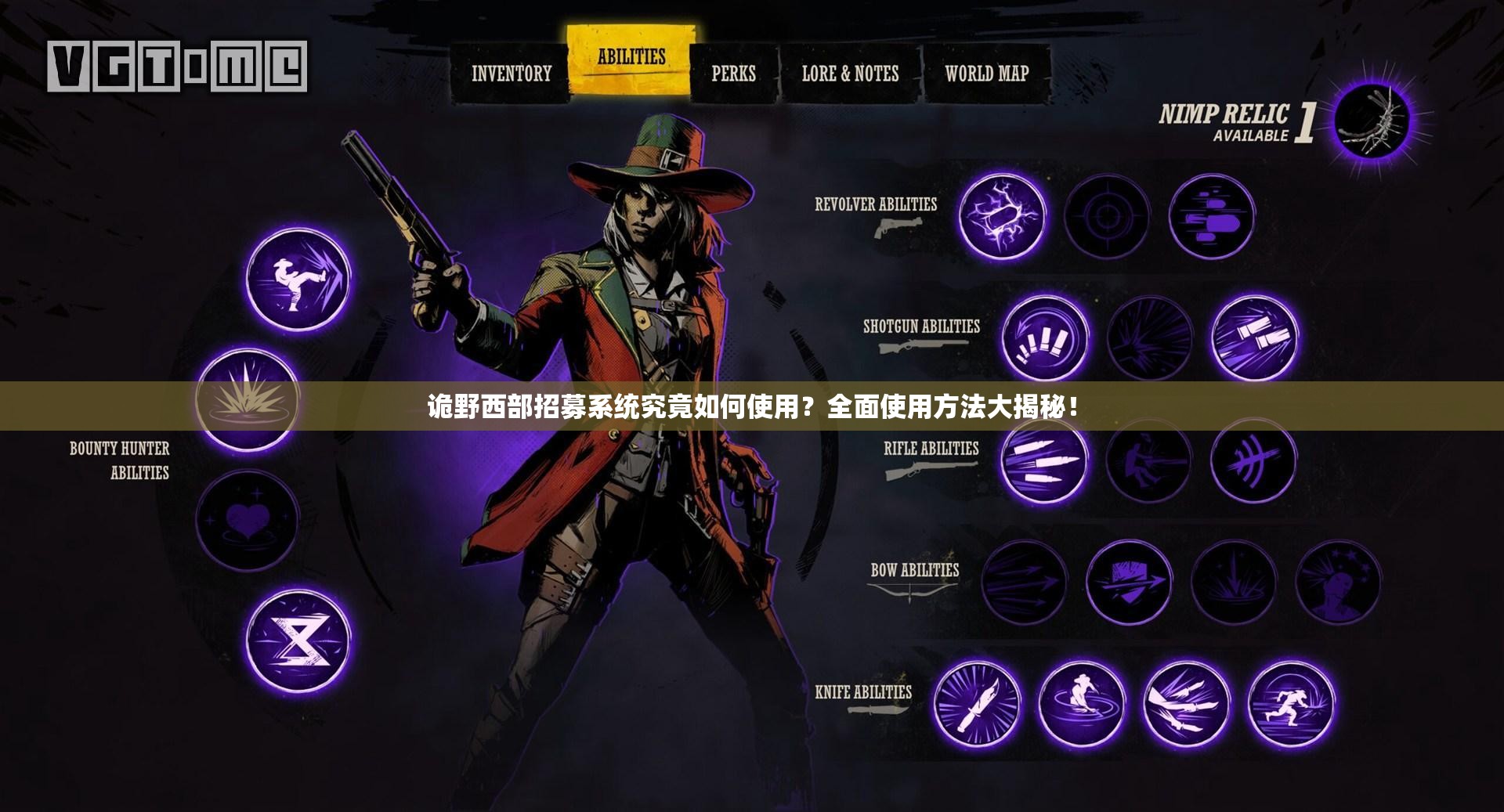Select the knife throwing dagger ability
The width and height of the screenshot is (1504, 812).
(x=977, y=702)
